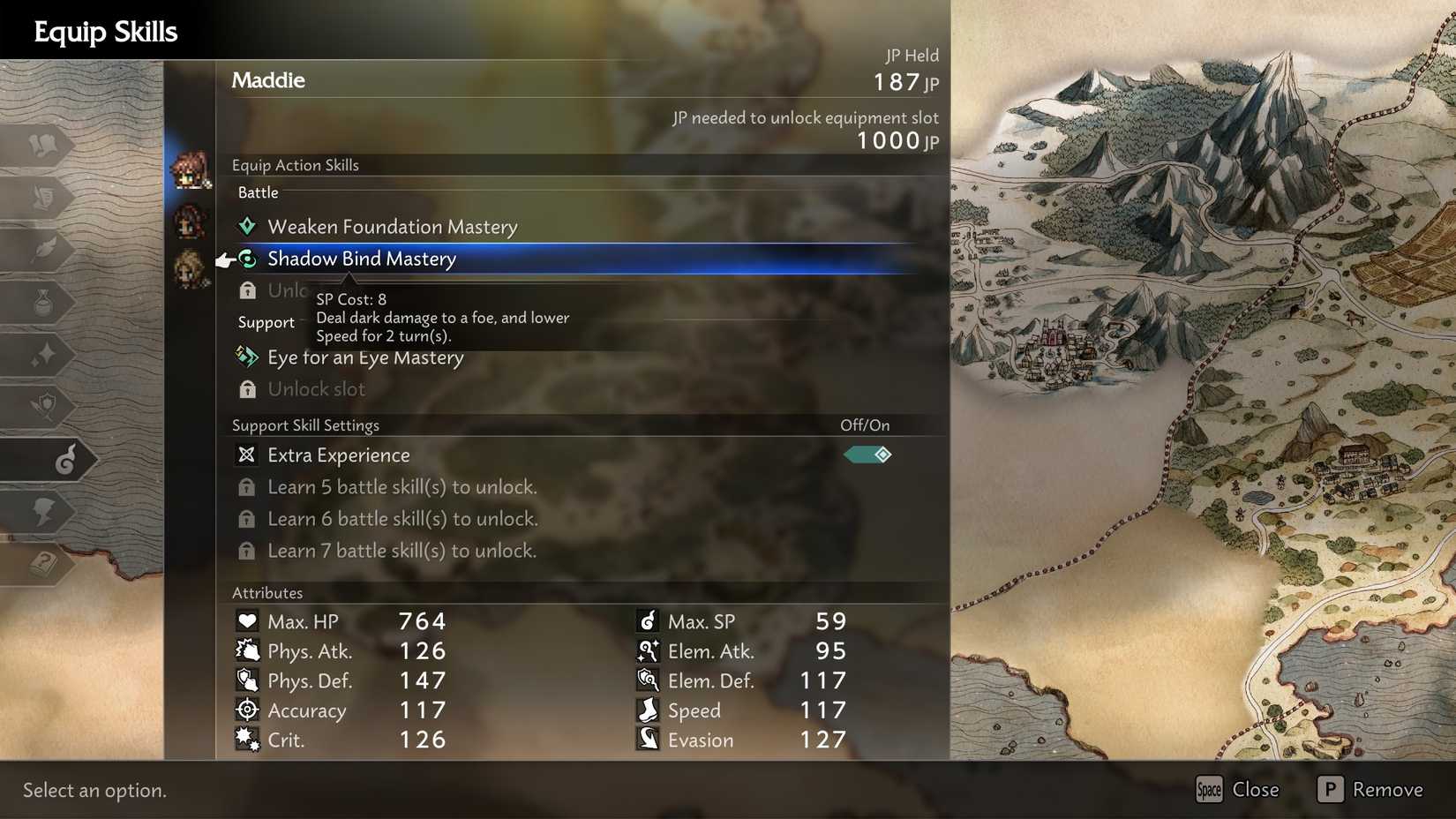Select the Unlock slot under Support
Viewport: 1456px width, 819px height.
316,388
